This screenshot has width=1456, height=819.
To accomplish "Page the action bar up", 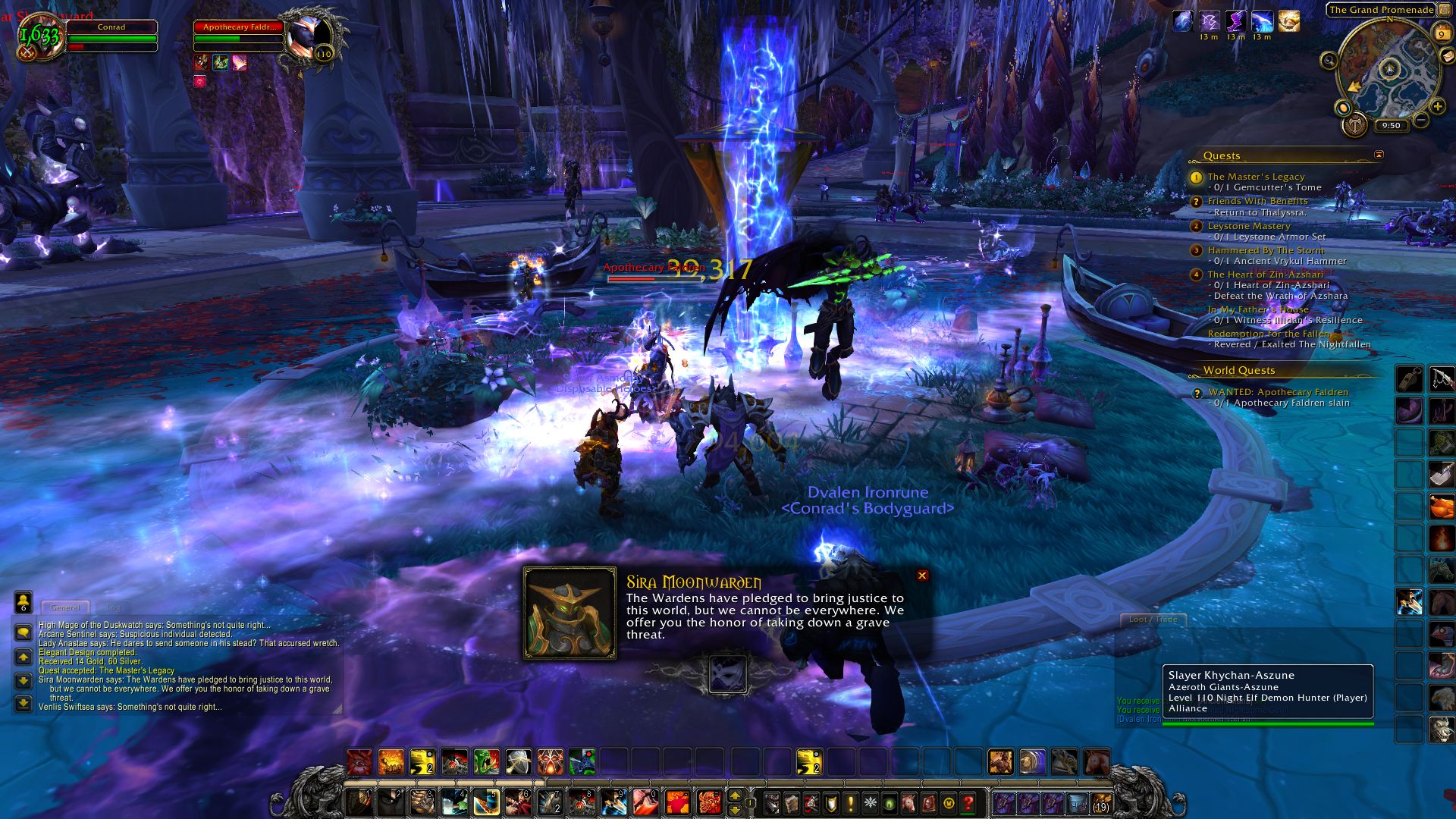I will (734, 795).
